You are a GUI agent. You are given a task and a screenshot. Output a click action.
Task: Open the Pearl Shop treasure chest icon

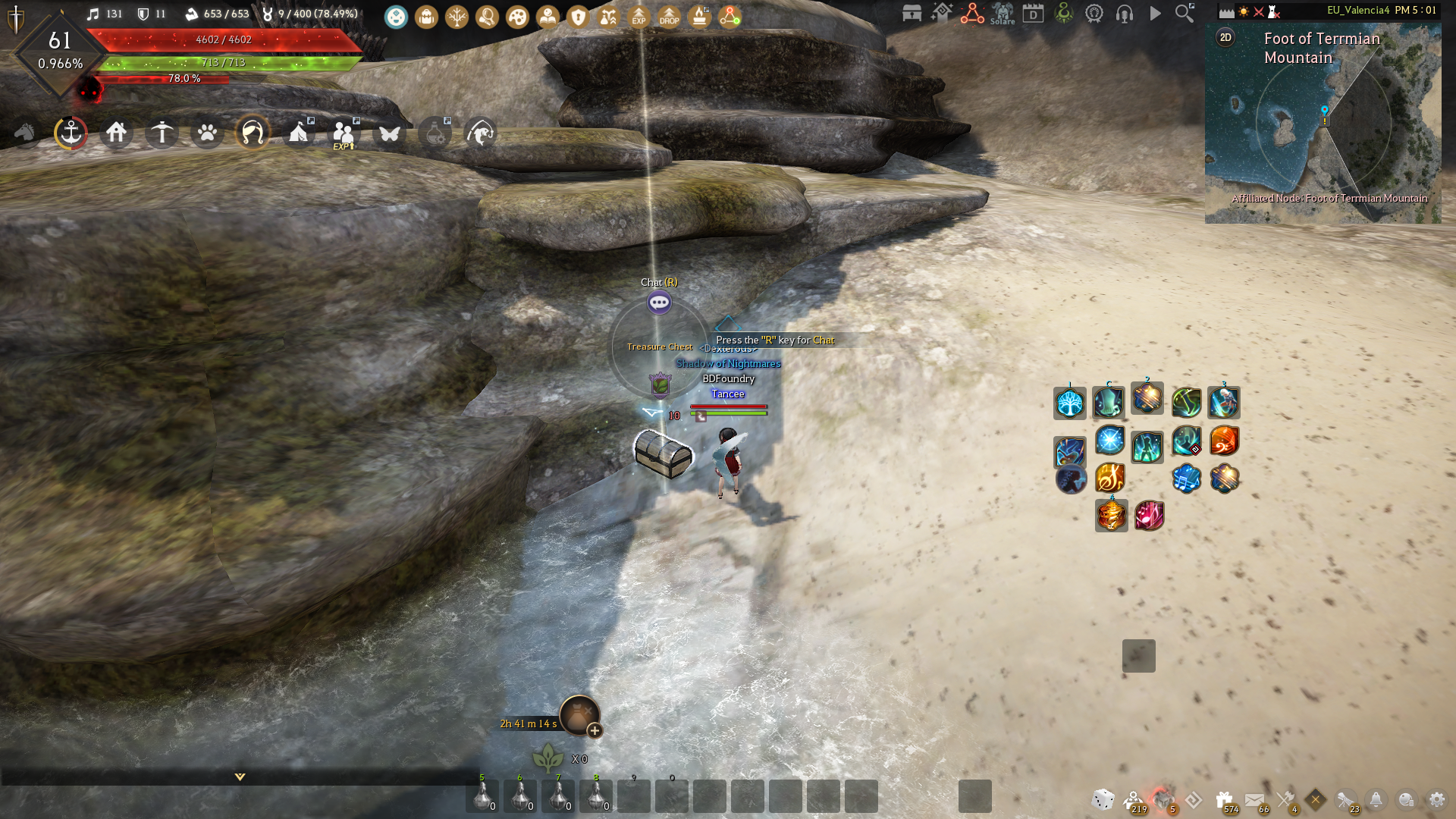point(912,14)
